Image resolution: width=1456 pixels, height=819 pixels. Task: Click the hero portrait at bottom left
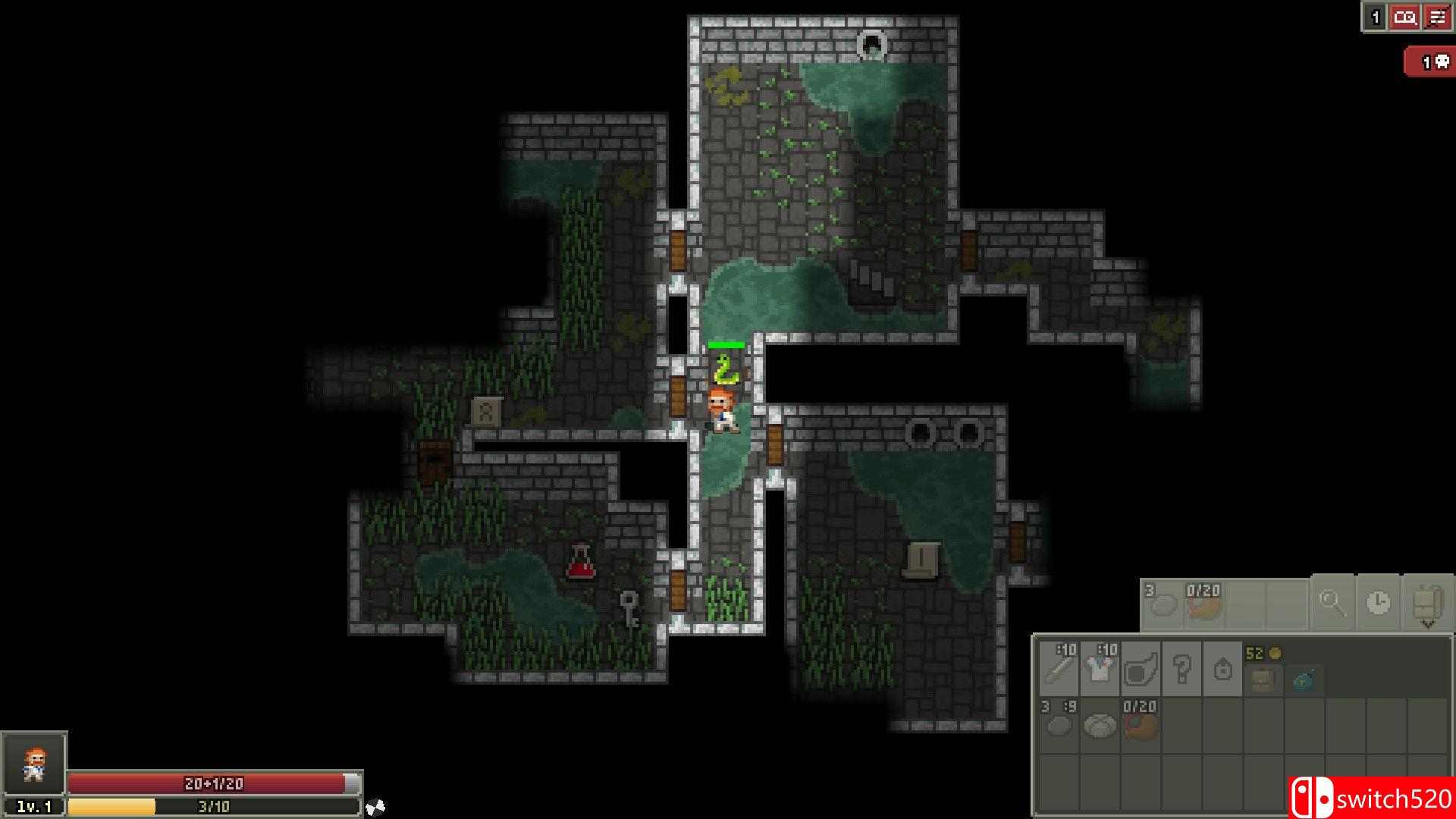[x=35, y=764]
